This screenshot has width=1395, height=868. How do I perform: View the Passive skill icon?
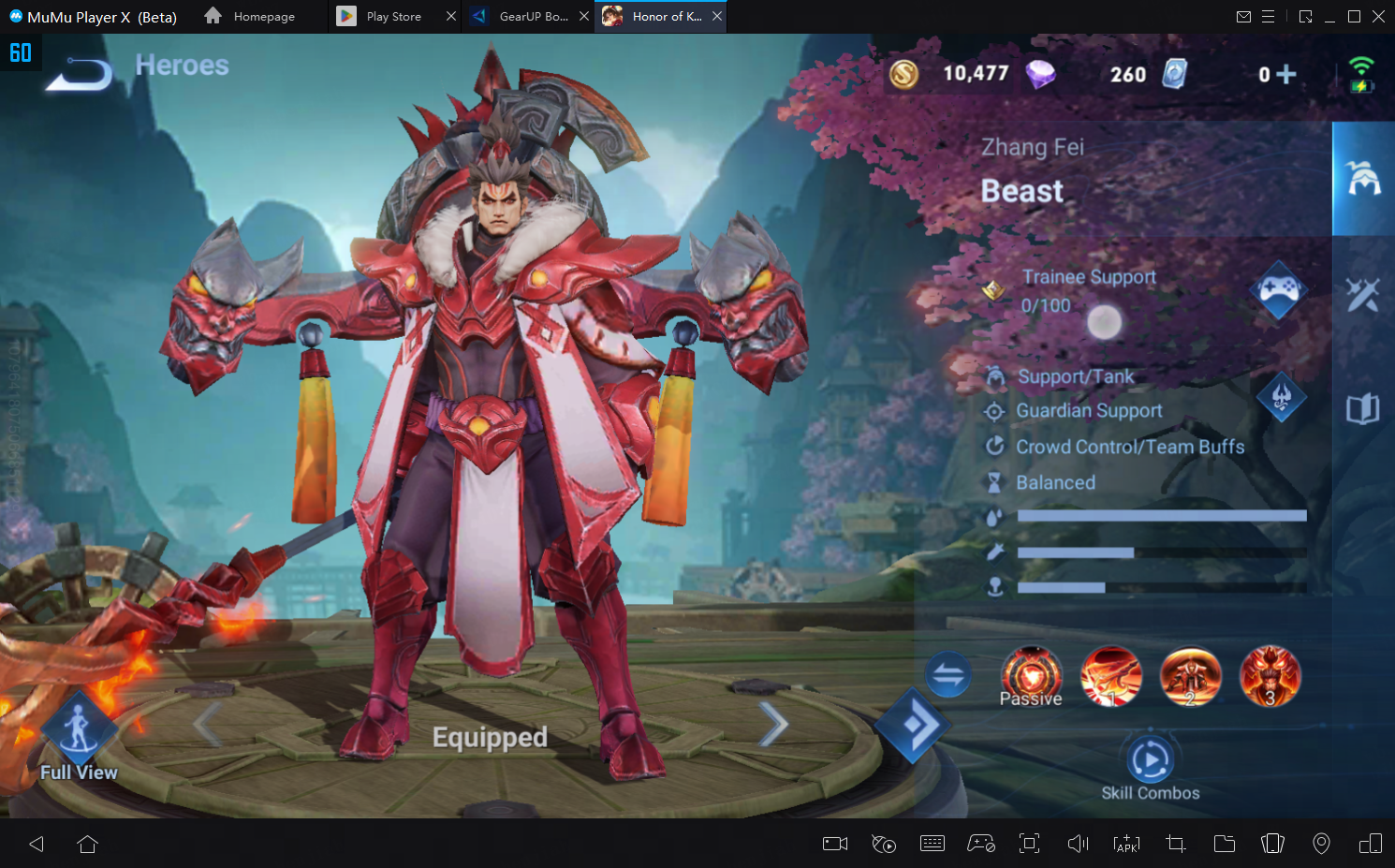click(1032, 676)
